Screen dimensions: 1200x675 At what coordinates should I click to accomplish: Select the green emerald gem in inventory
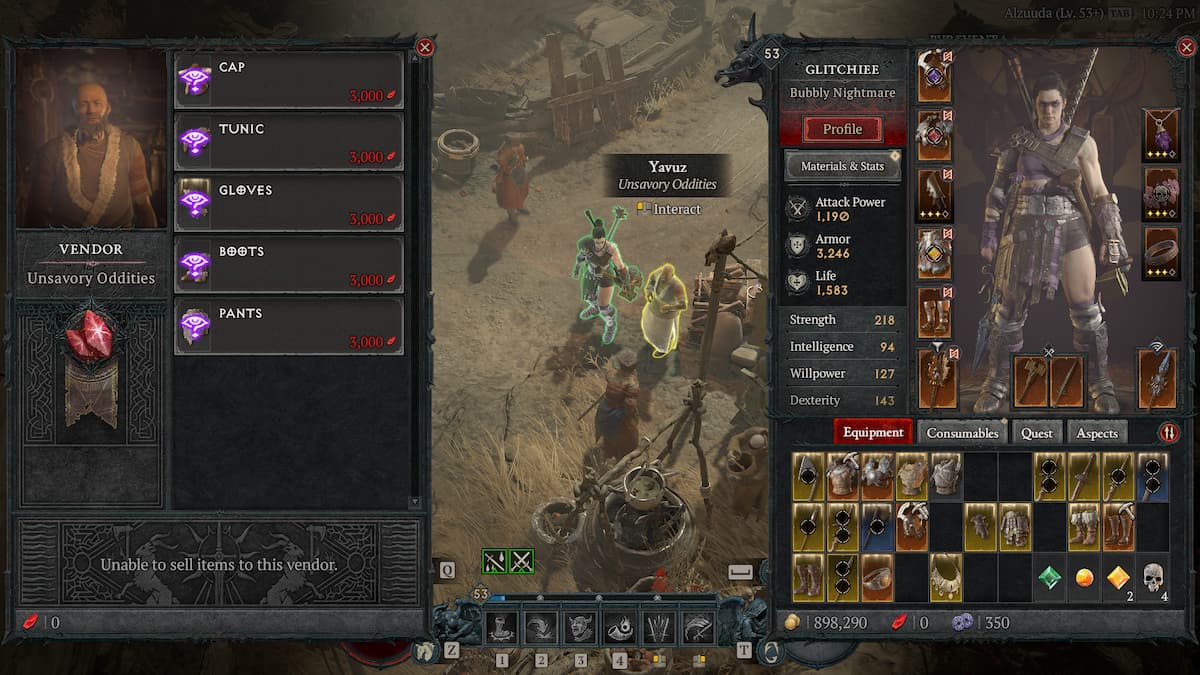pyautogui.click(x=1049, y=578)
